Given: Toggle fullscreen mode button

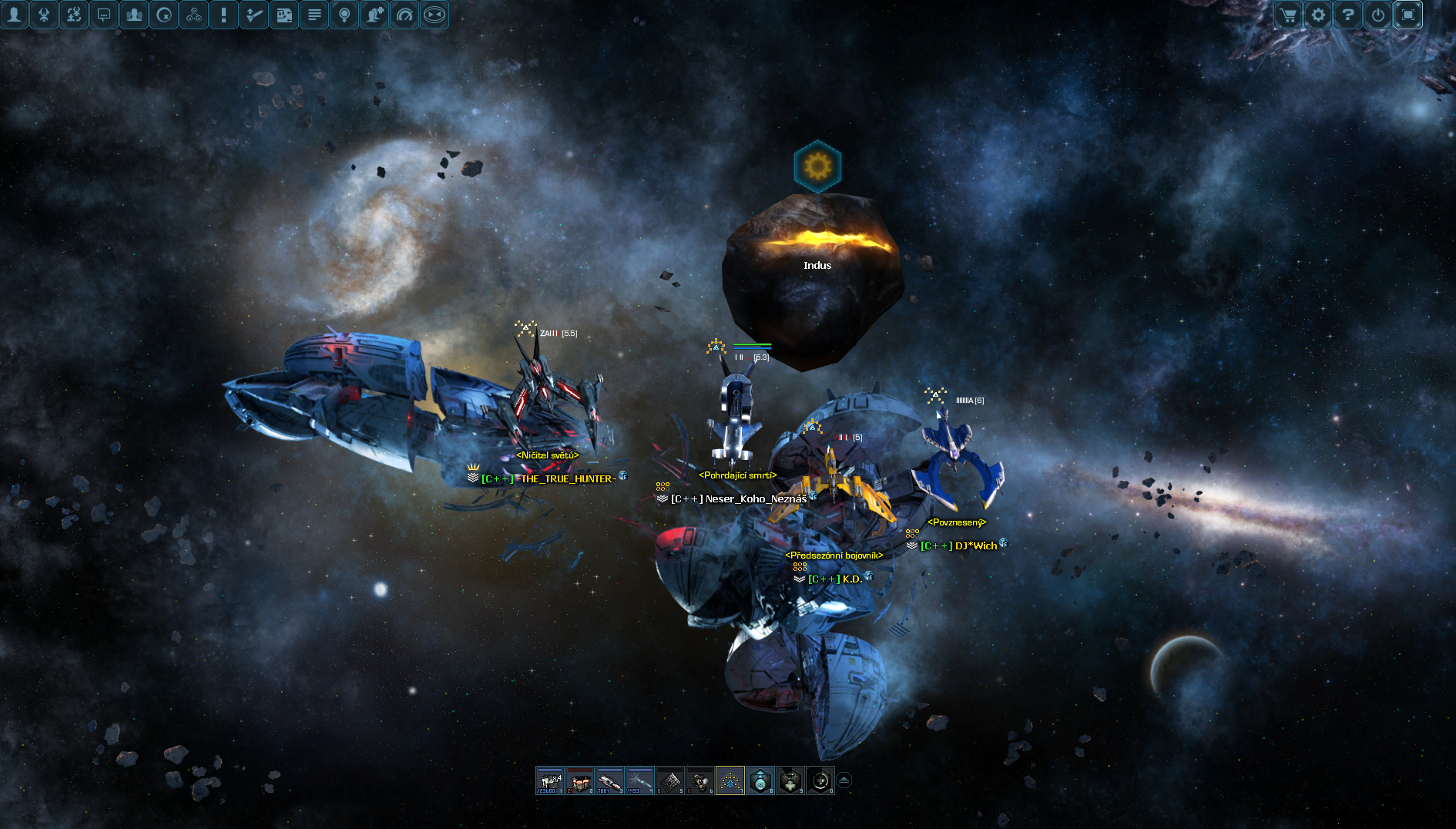Looking at the screenshot, I should pyautogui.click(x=1407, y=15).
